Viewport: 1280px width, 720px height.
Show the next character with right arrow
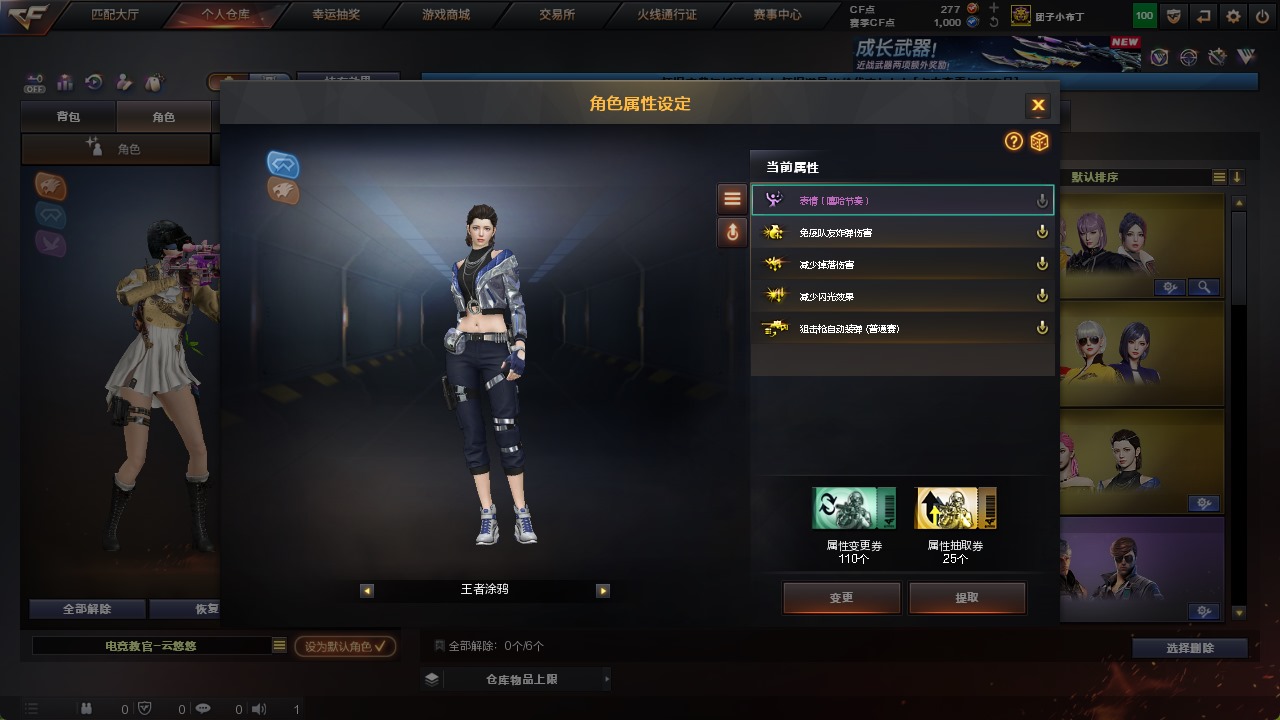coord(603,591)
